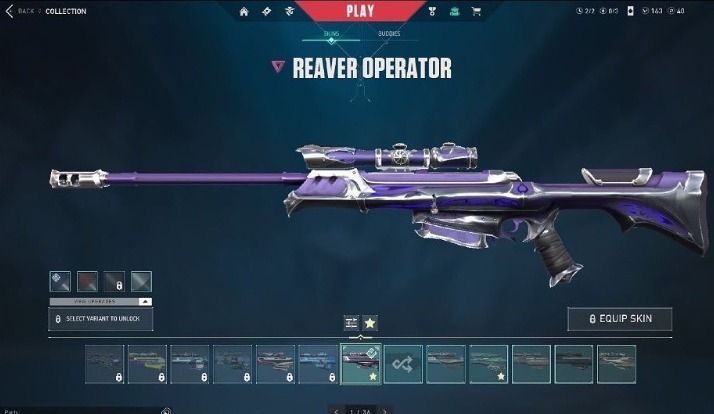Select the random shuffle skin tile
This screenshot has height=414, width=714.
coord(404,364)
